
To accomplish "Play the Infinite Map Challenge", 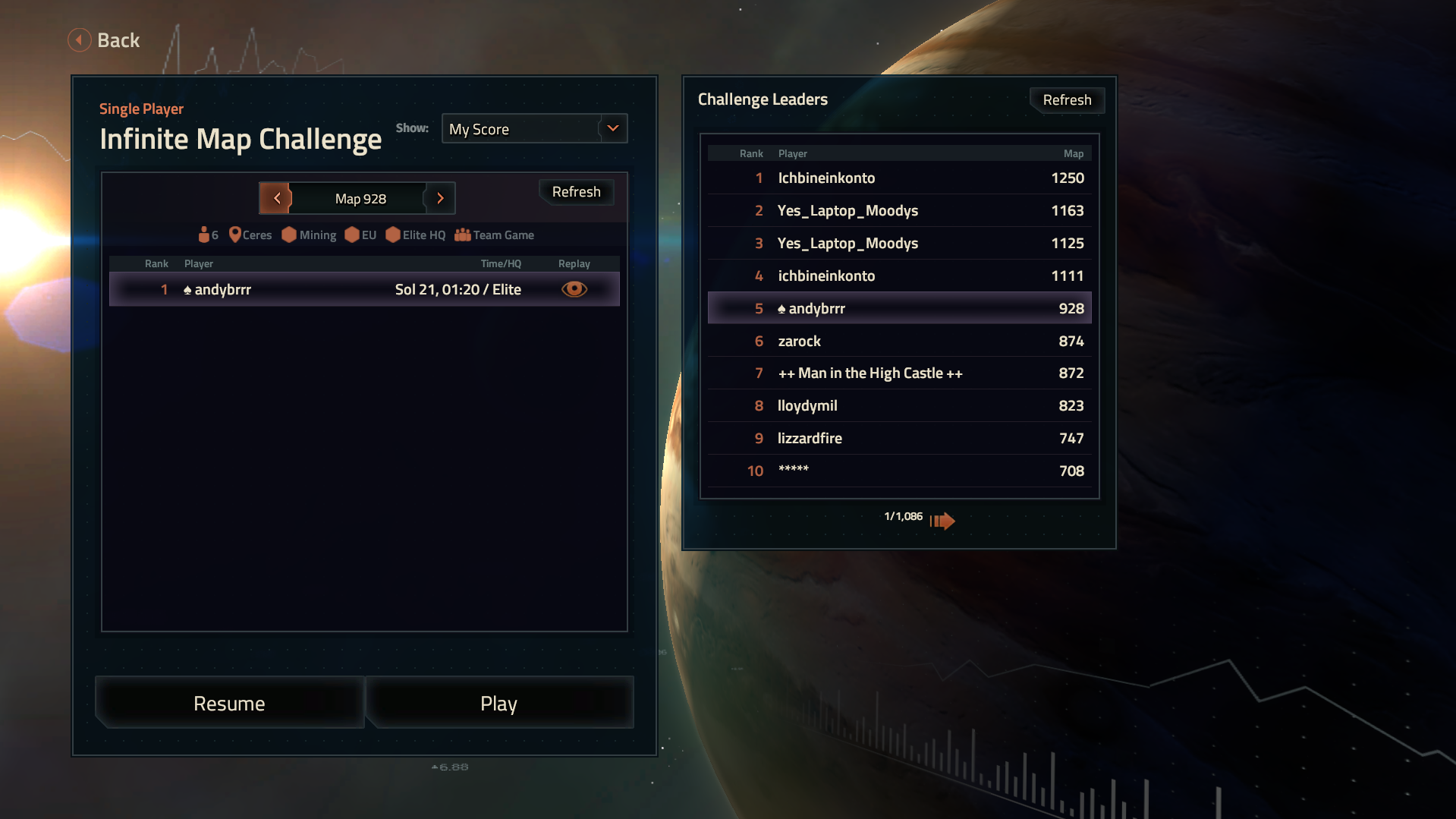I will [498, 704].
